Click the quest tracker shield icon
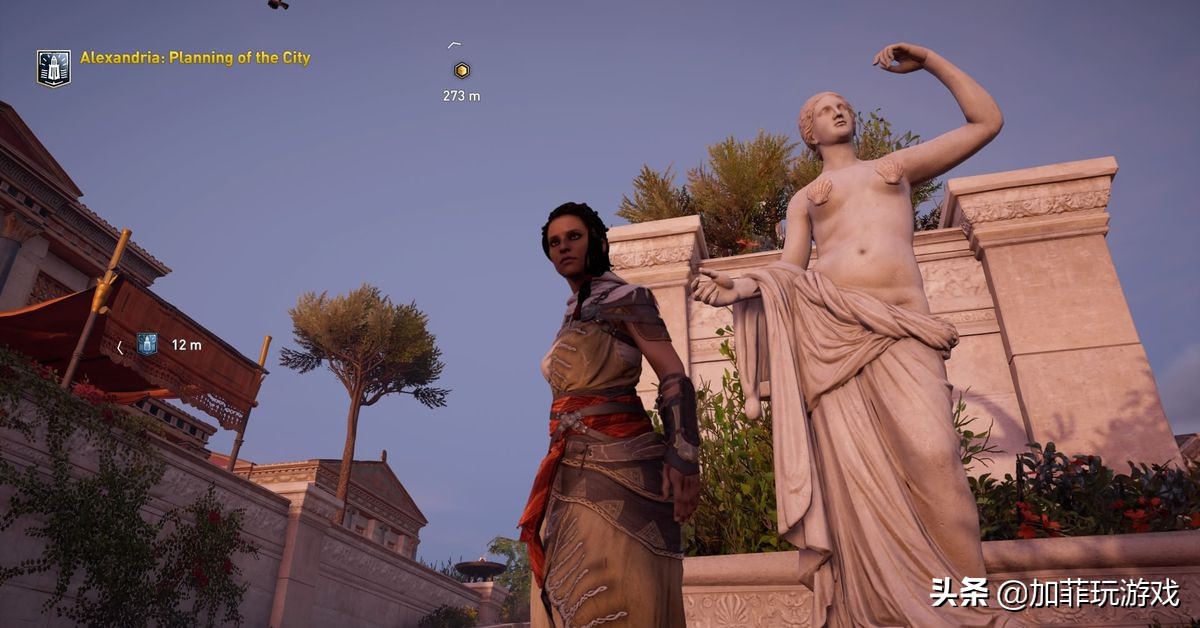 pyautogui.click(x=54, y=68)
